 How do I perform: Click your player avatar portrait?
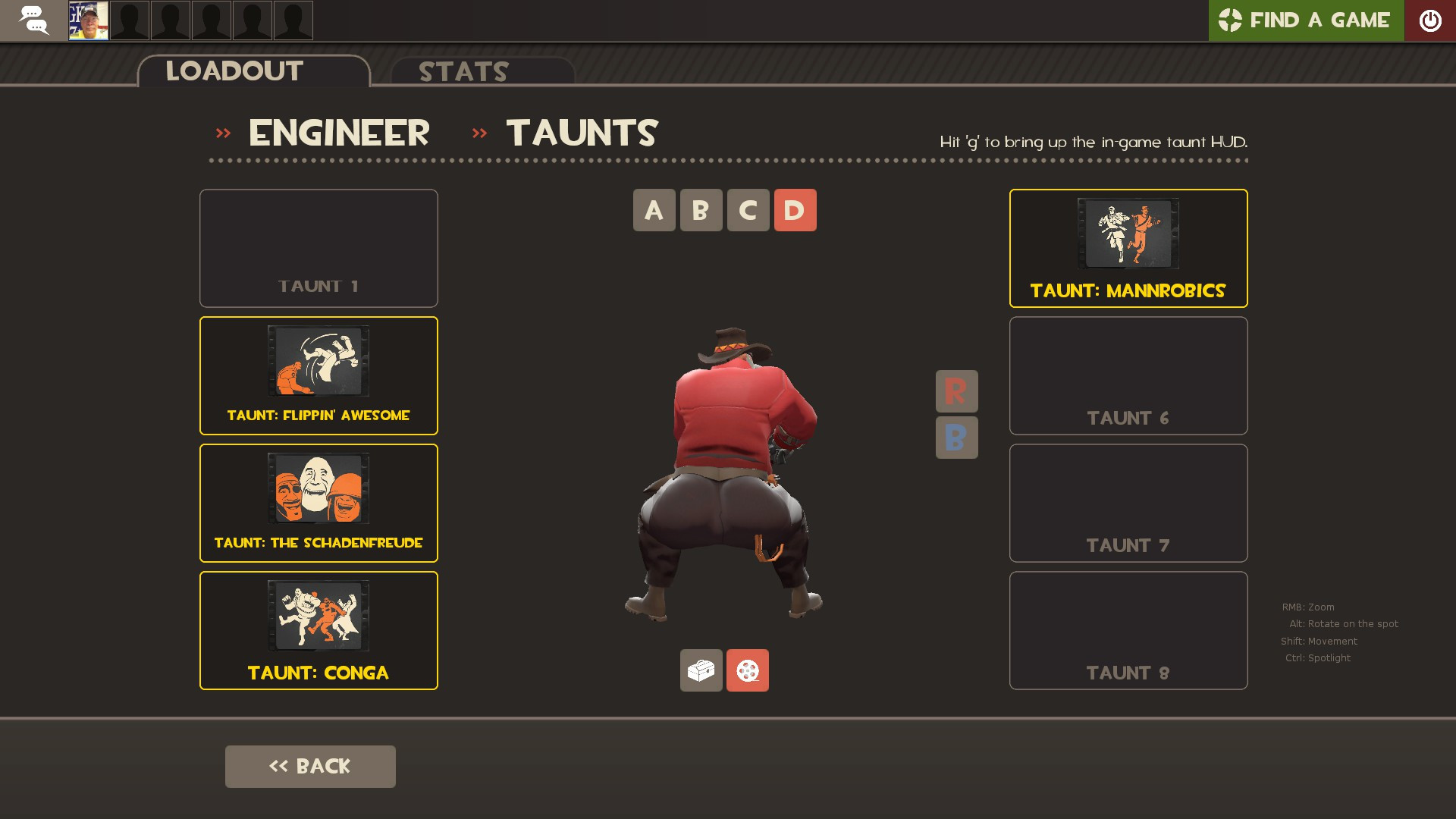[88, 20]
